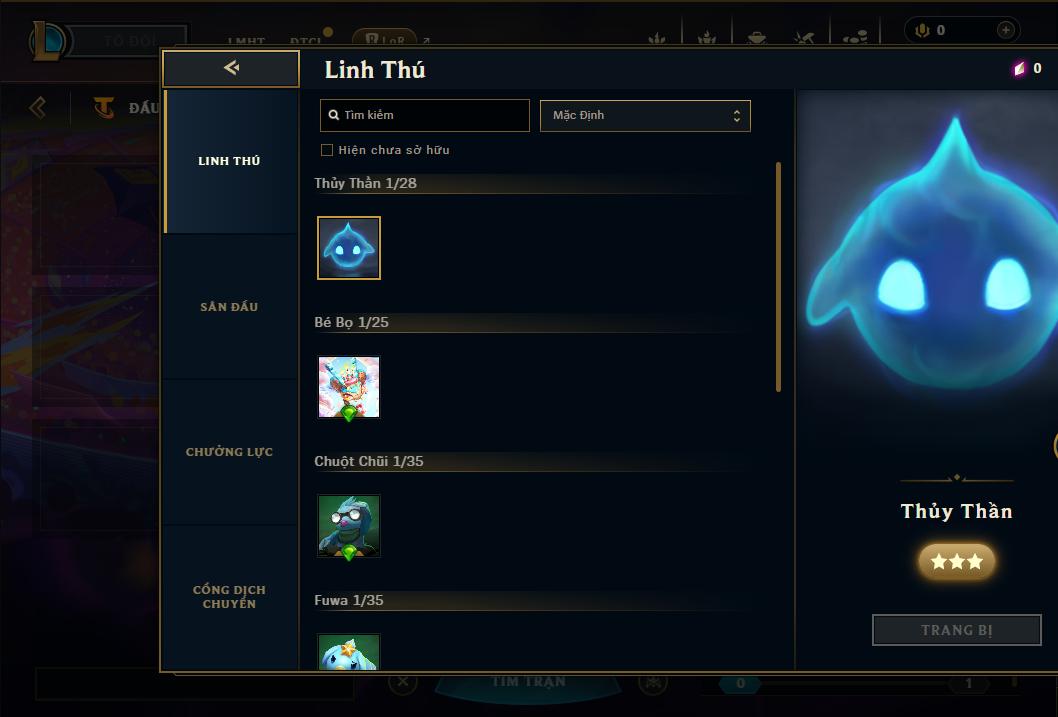The image size is (1058, 717).
Task: Select the Chưởng Lực tab
Action: (x=229, y=452)
